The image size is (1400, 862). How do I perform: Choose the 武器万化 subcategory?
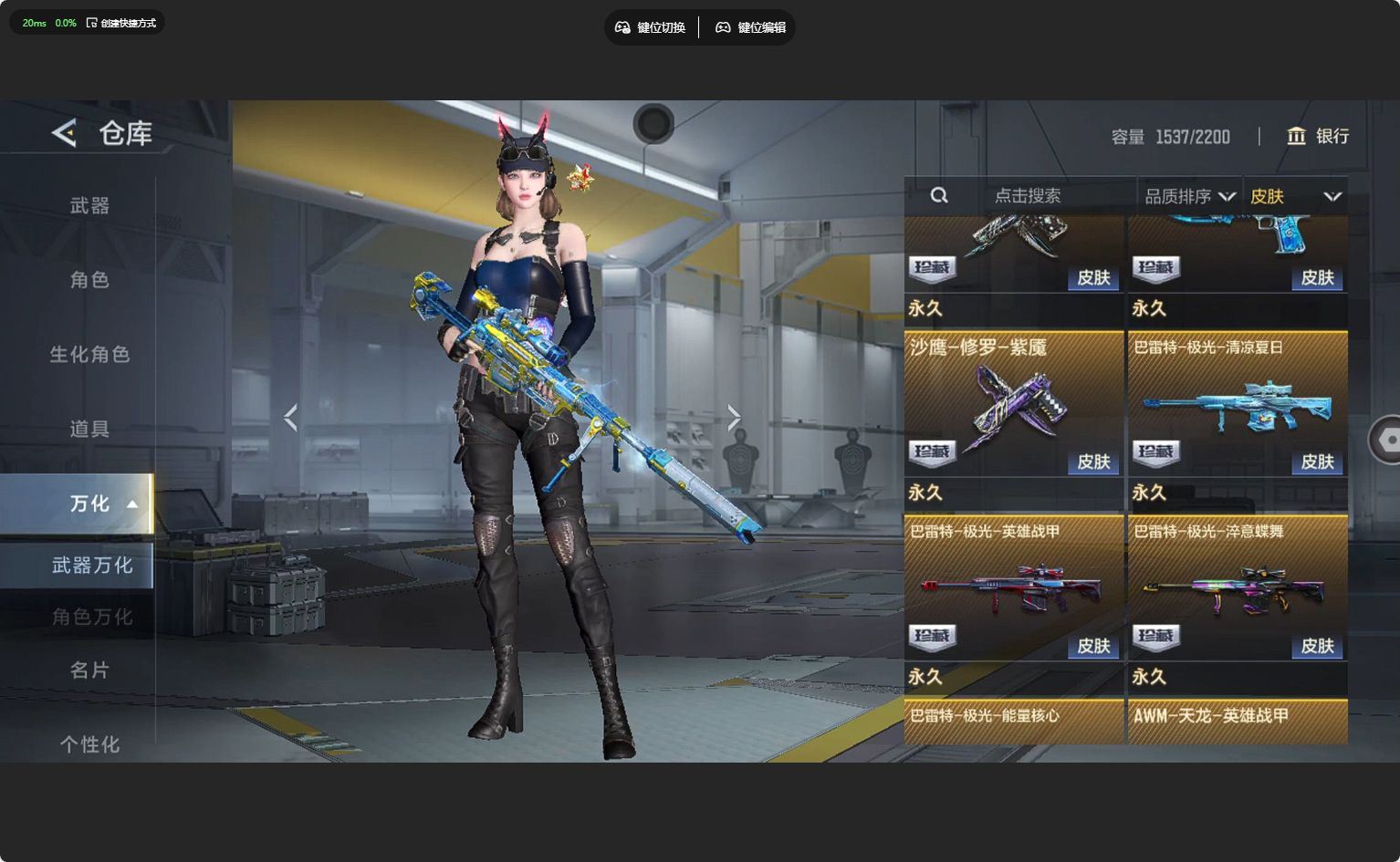(x=91, y=566)
